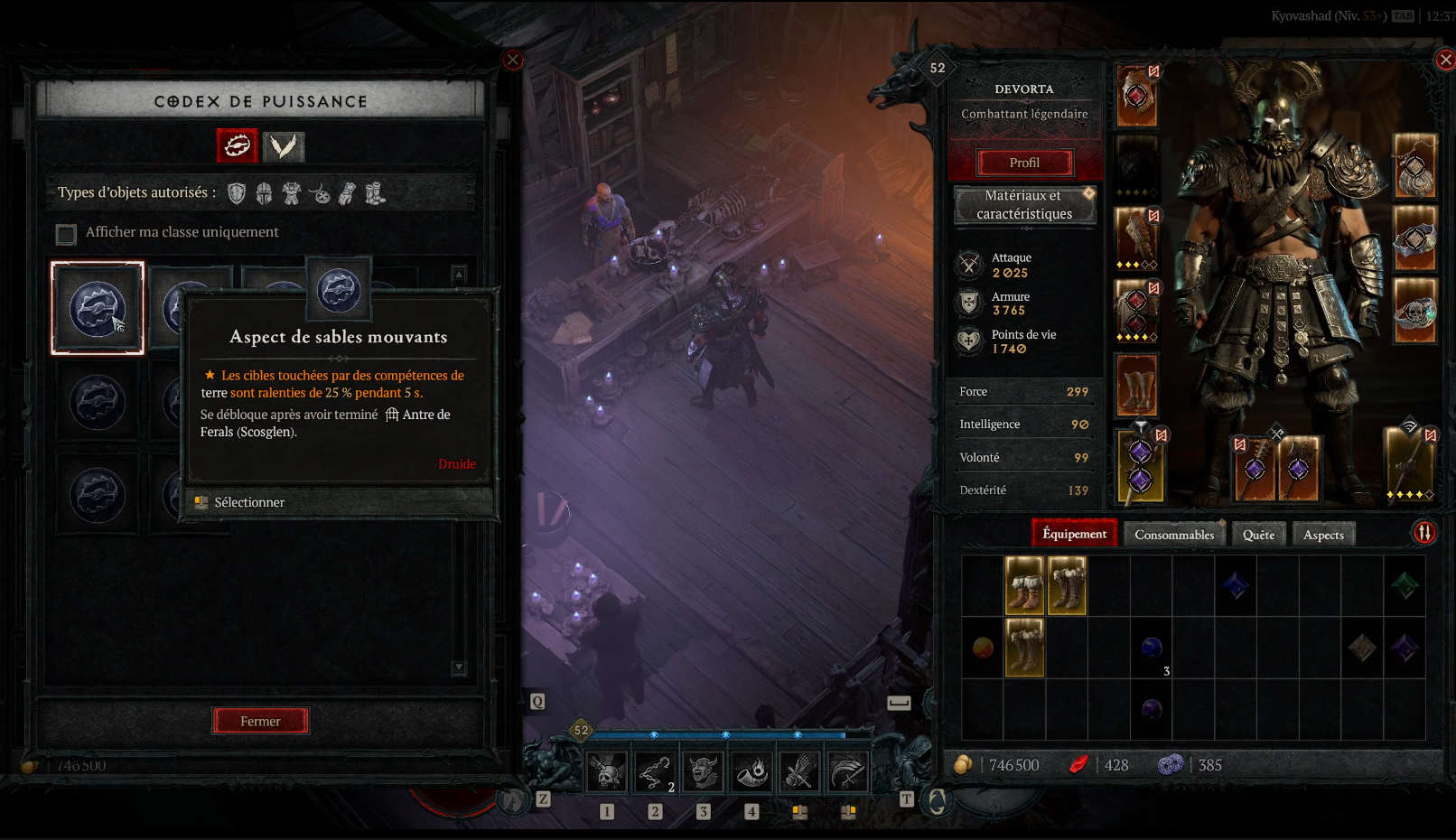Viewport: 1456px width, 840px height.
Task: Switch to the Aspects inventory tab
Action: click(1323, 535)
